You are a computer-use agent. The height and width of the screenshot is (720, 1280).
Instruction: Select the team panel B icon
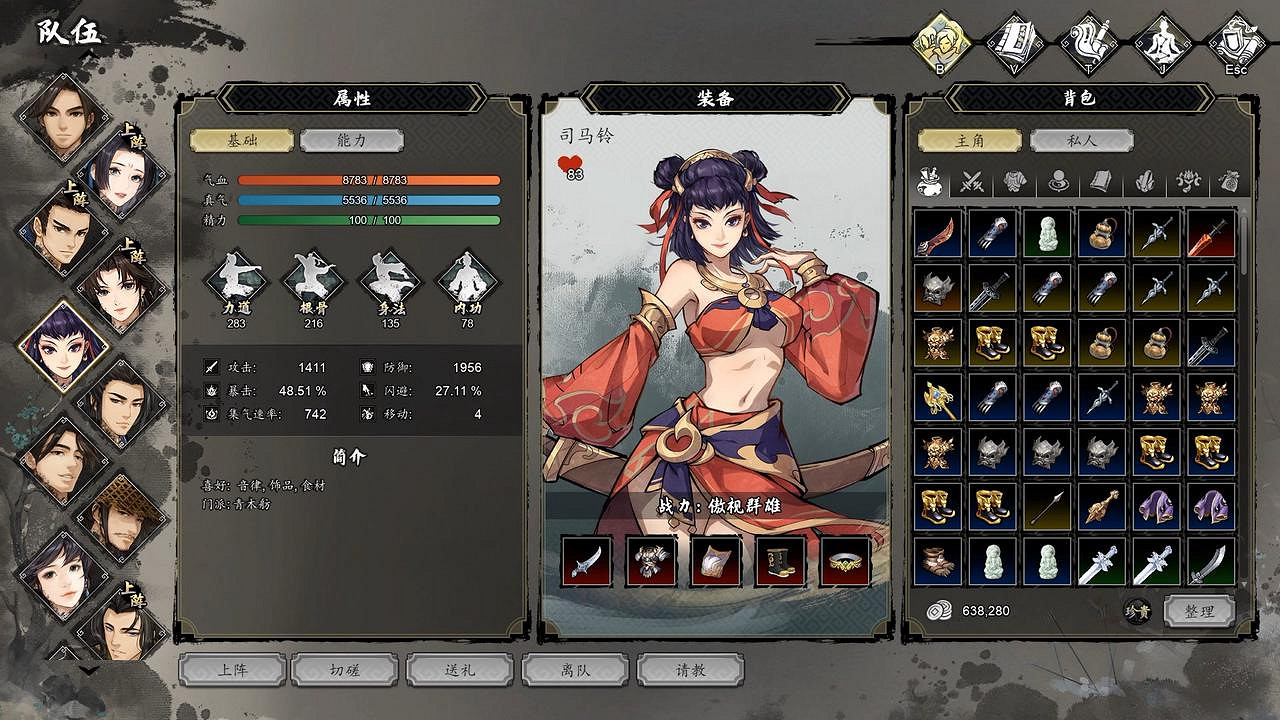coord(940,40)
